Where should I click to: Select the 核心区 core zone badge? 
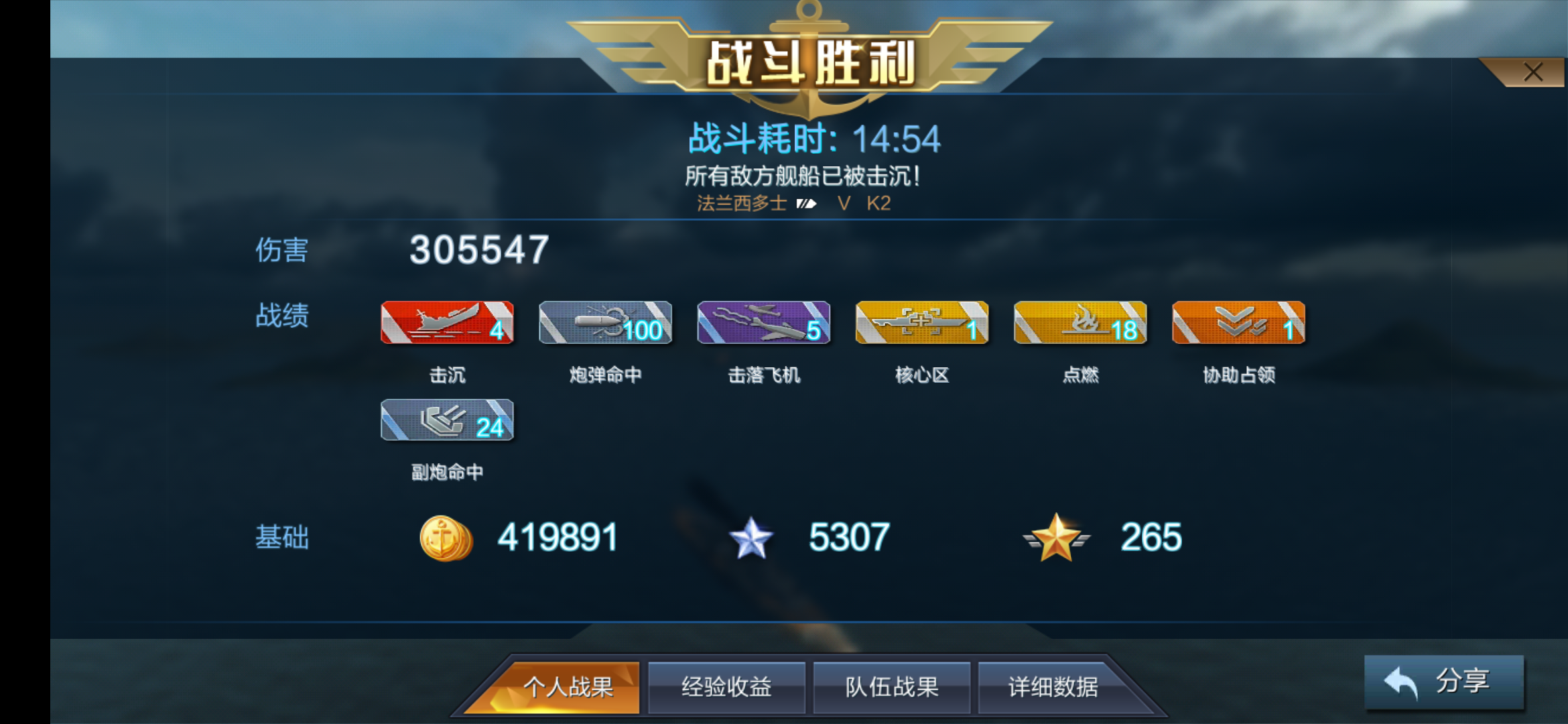922,324
